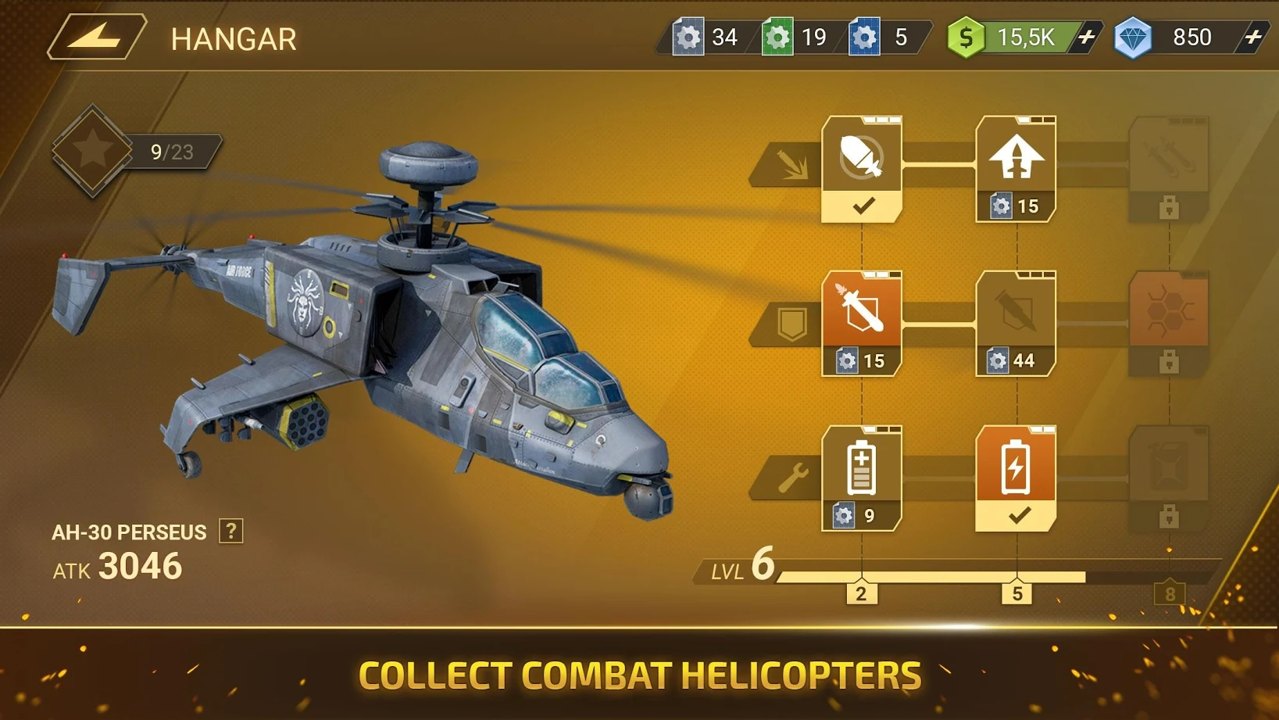The width and height of the screenshot is (1279, 720).
Task: Open the defense category shield icon
Action: point(791,323)
